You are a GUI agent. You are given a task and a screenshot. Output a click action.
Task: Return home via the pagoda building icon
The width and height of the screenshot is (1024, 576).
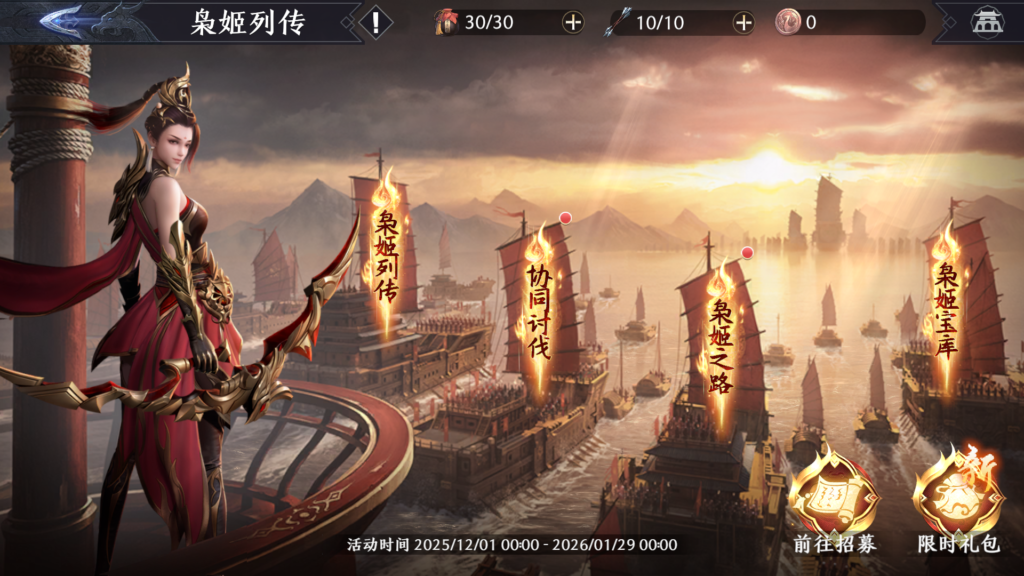987,23
